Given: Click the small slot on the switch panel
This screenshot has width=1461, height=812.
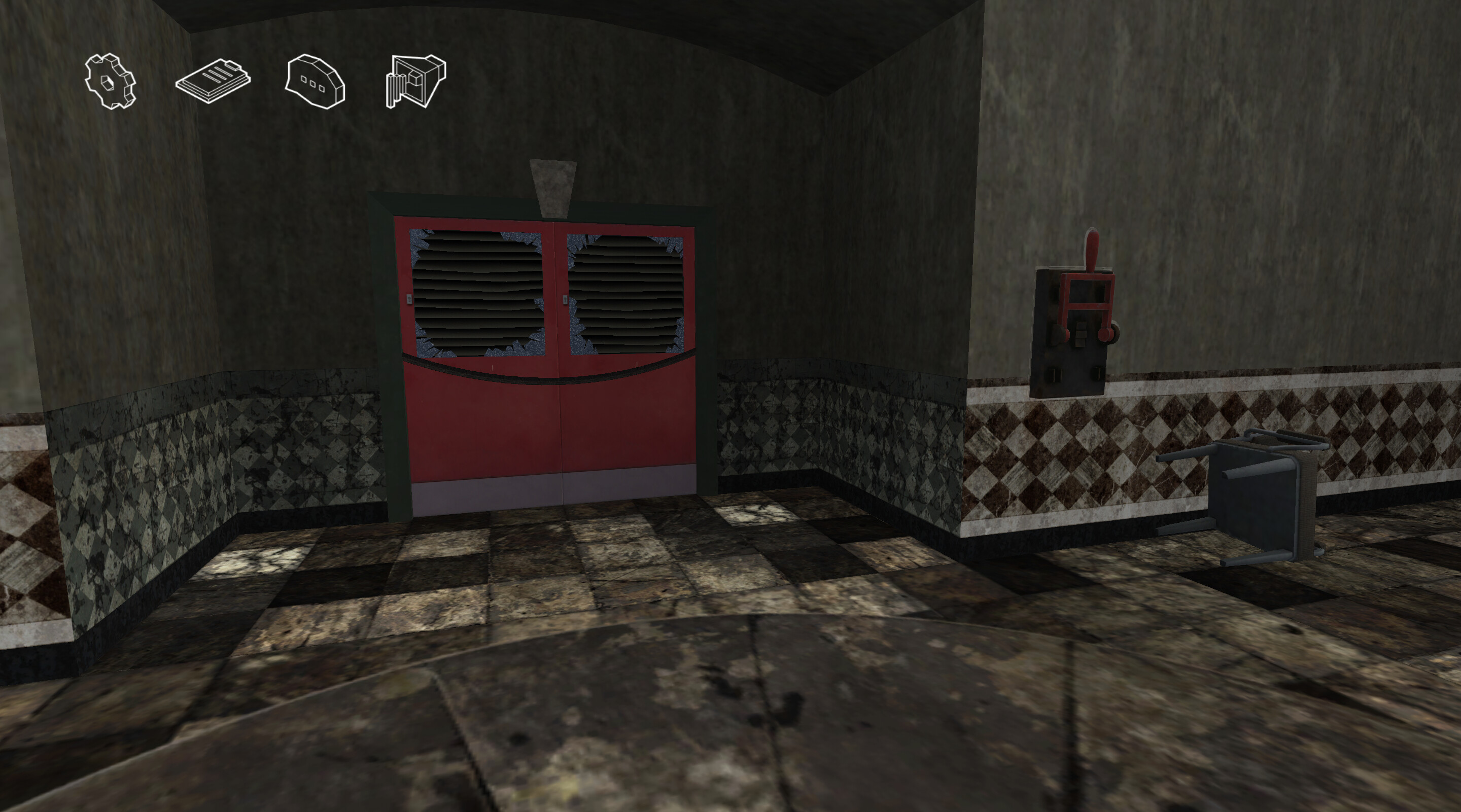Looking at the screenshot, I should point(1081,335).
